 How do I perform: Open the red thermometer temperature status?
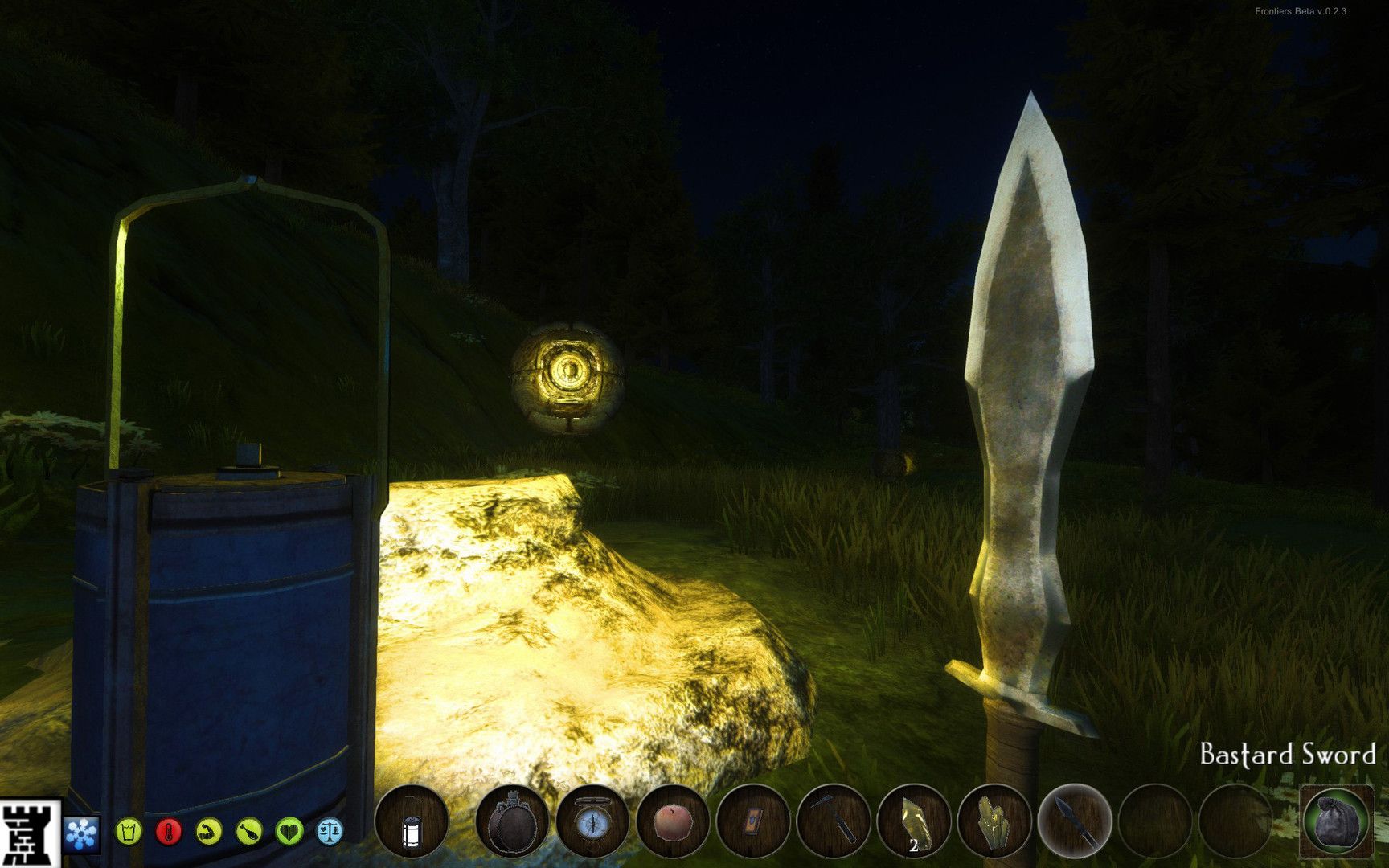tap(169, 831)
